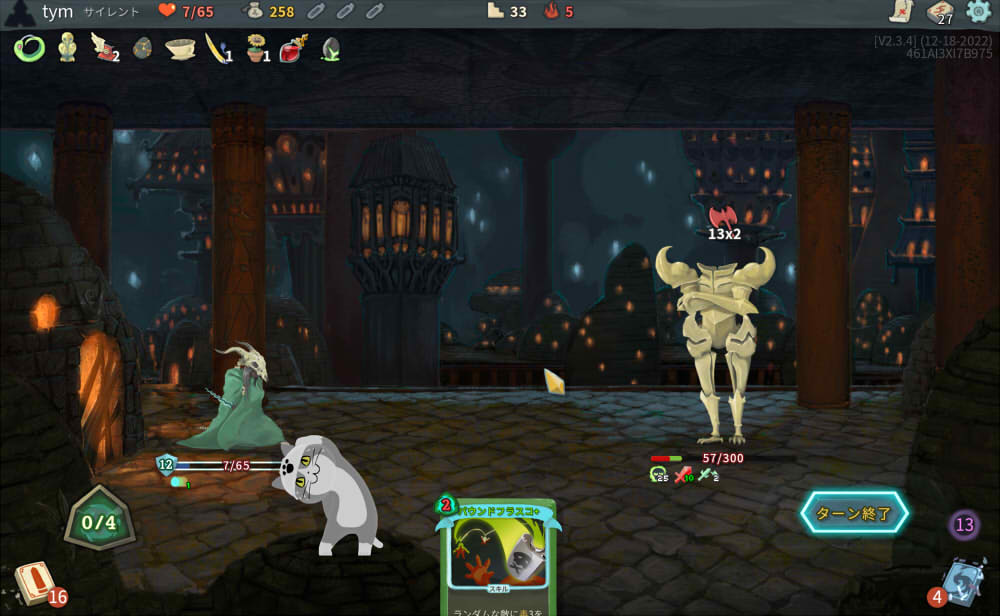The image size is (1000, 616).
Task: End the turn with ターン終了 button
Action: [x=853, y=513]
